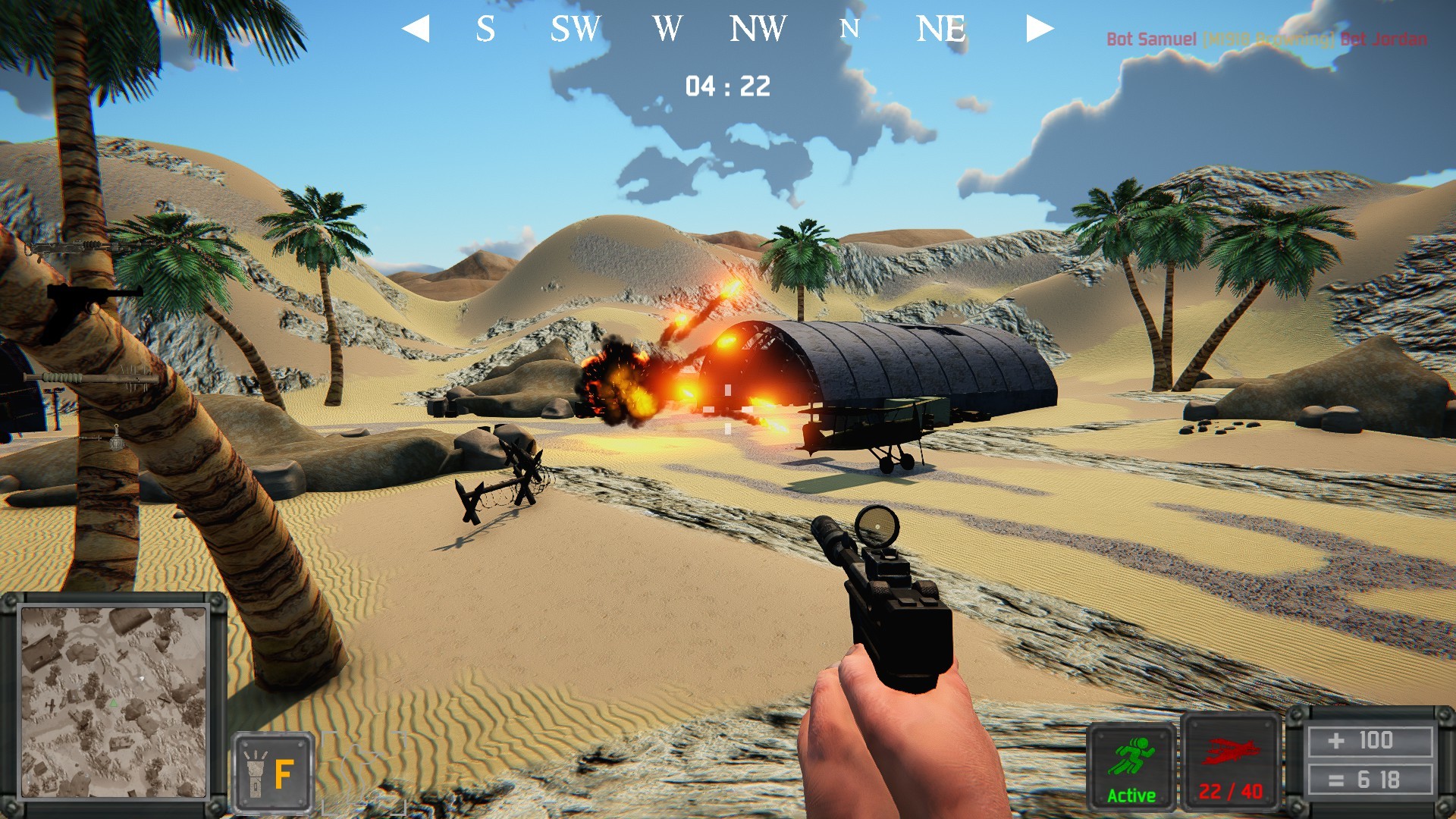Click the left compass arrow
Viewport: 1456px width, 819px height.
pyautogui.click(x=416, y=29)
